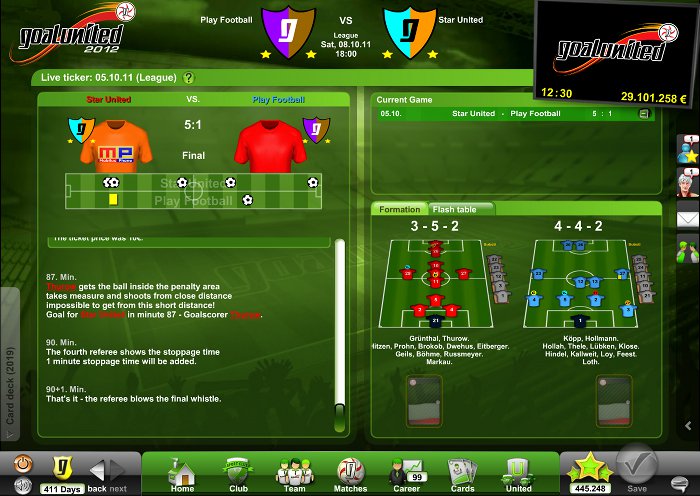Viewport: 700px width, 496px height.
Task: Select the Formation tab
Action: pos(400,210)
